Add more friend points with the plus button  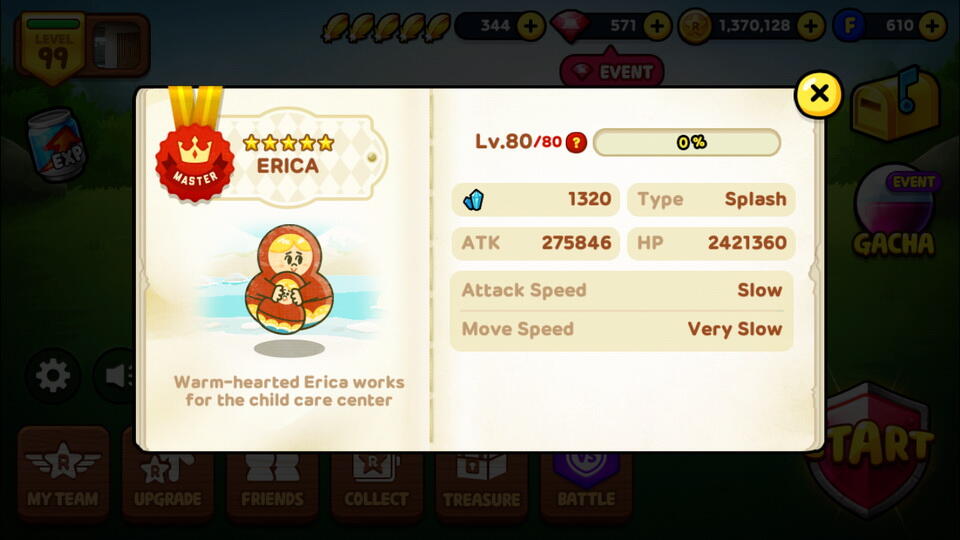(x=932, y=26)
